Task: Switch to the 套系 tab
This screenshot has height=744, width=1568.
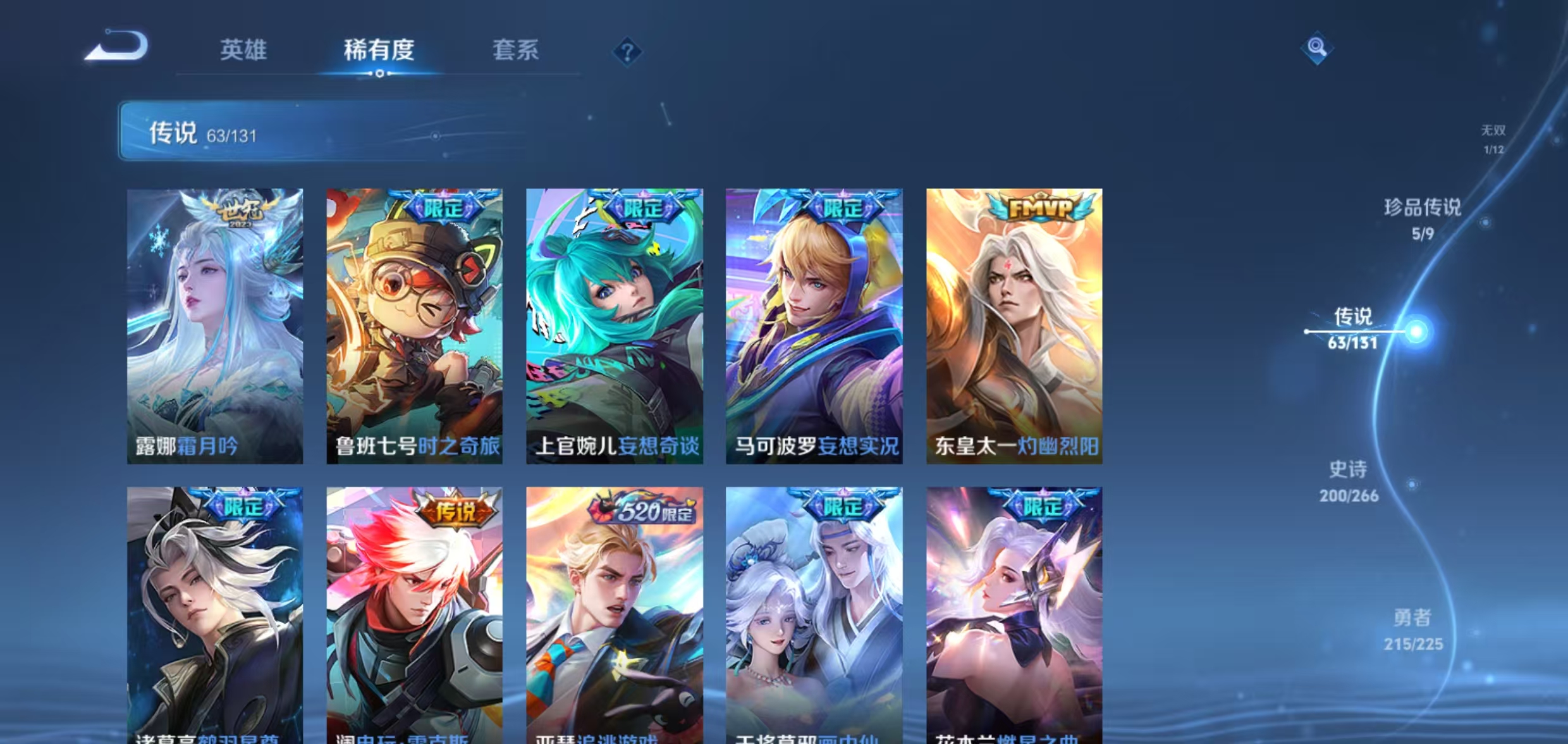Action: point(516,52)
